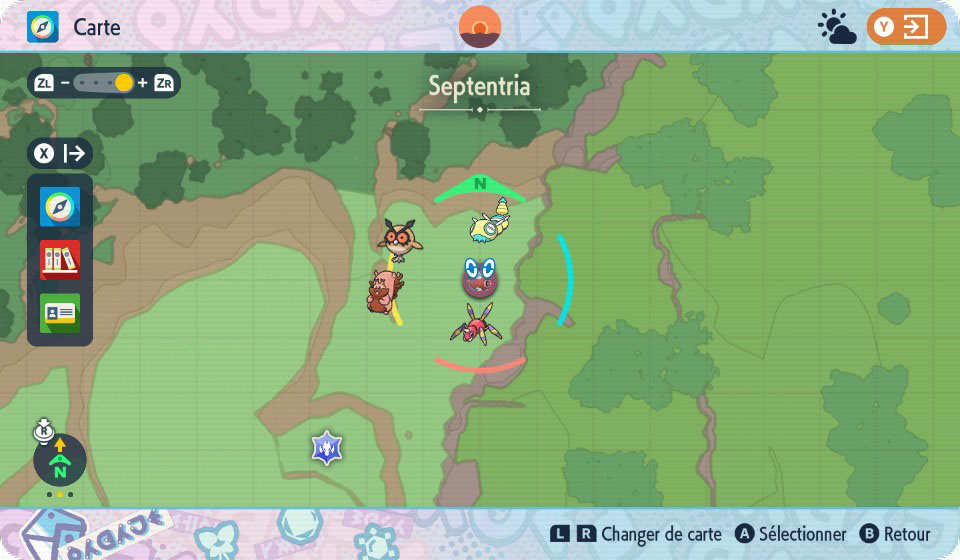This screenshot has height=560, width=960.
Task: Select the Ariados marker on map
Action: pyautogui.click(x=476, y=324)
